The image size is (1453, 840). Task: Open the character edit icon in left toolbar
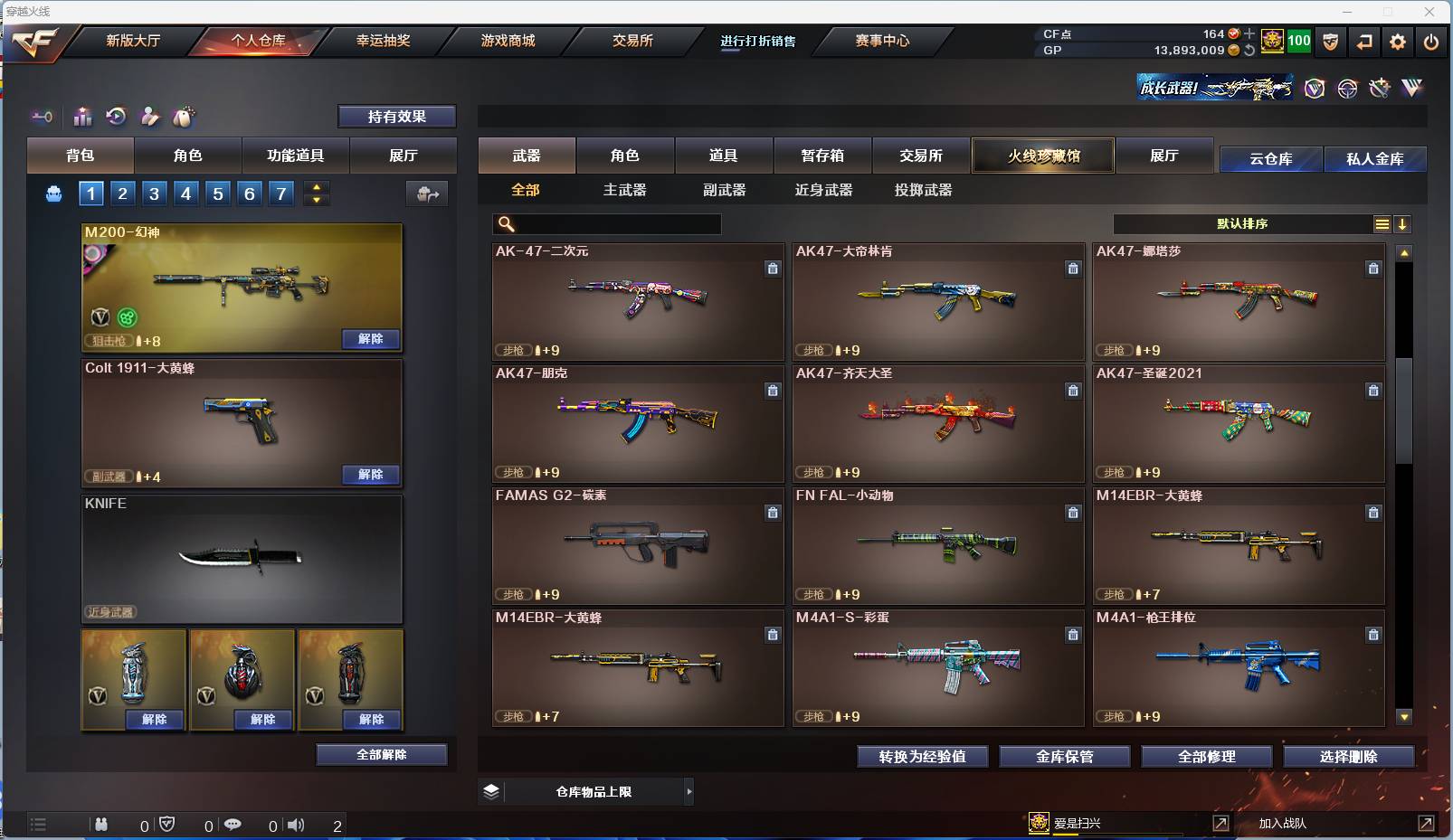click(x=151, y=116)
